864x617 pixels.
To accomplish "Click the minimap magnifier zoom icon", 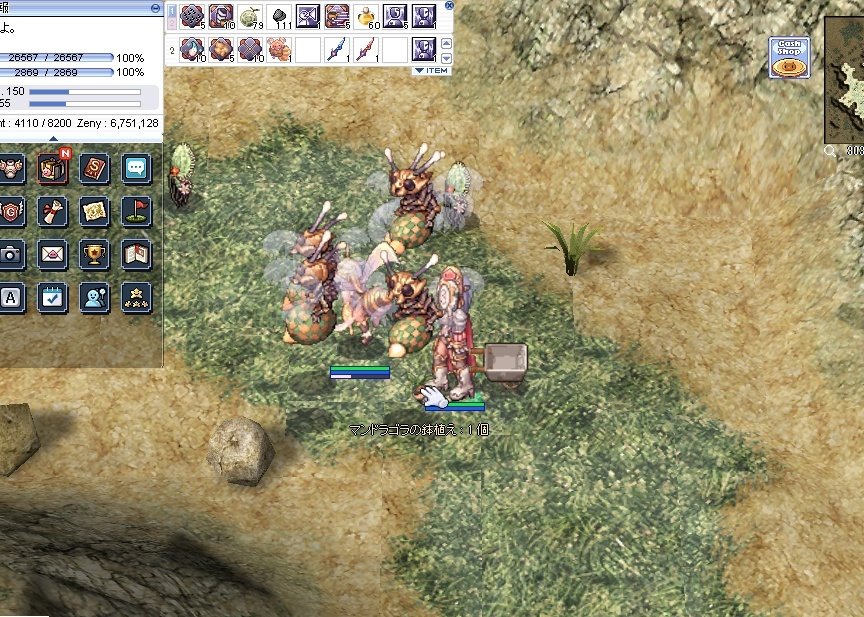I will tap(831, 150).
